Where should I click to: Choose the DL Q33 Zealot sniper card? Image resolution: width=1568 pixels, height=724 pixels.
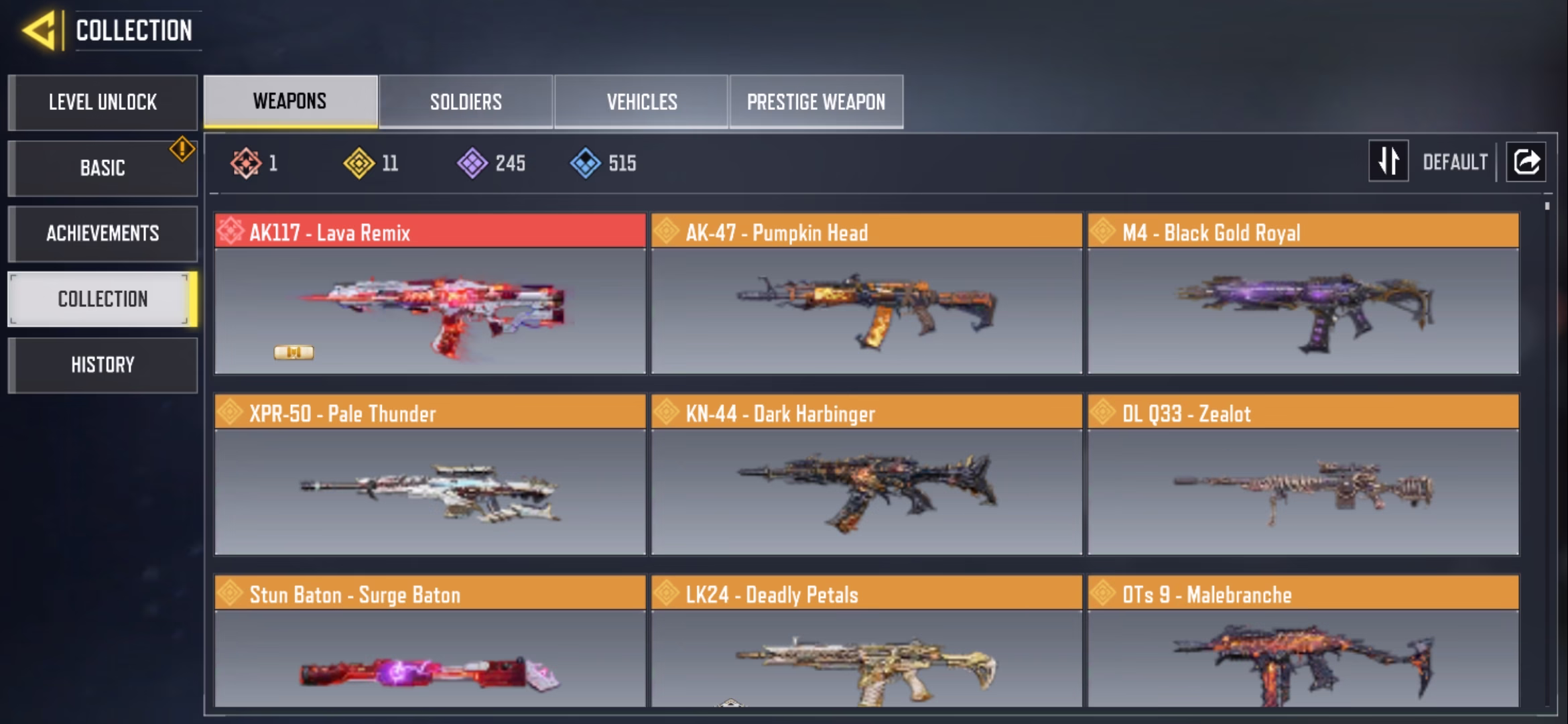coord(1303,475)
